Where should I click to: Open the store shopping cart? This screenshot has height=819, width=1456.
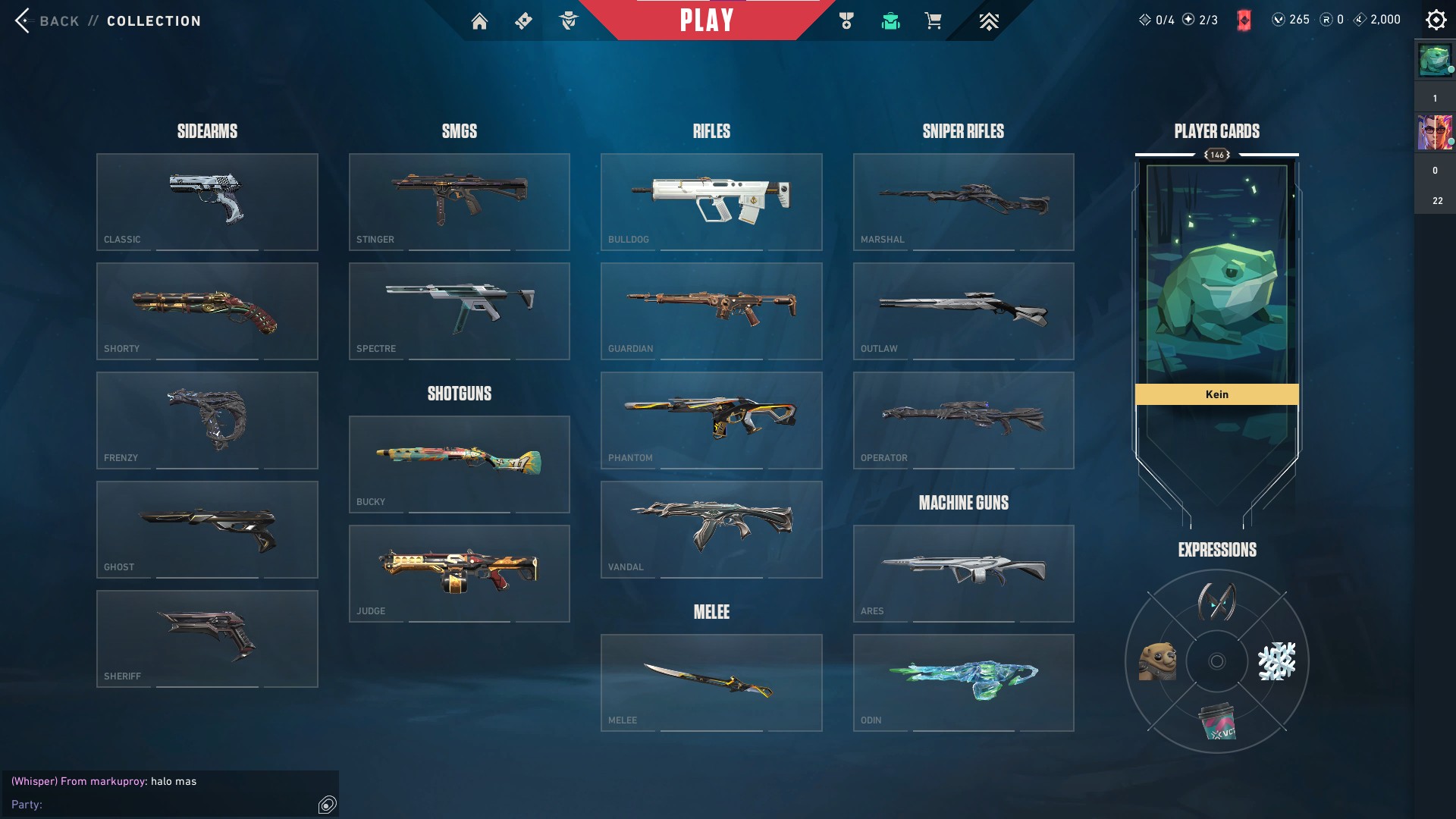click(x=933, y=21)
